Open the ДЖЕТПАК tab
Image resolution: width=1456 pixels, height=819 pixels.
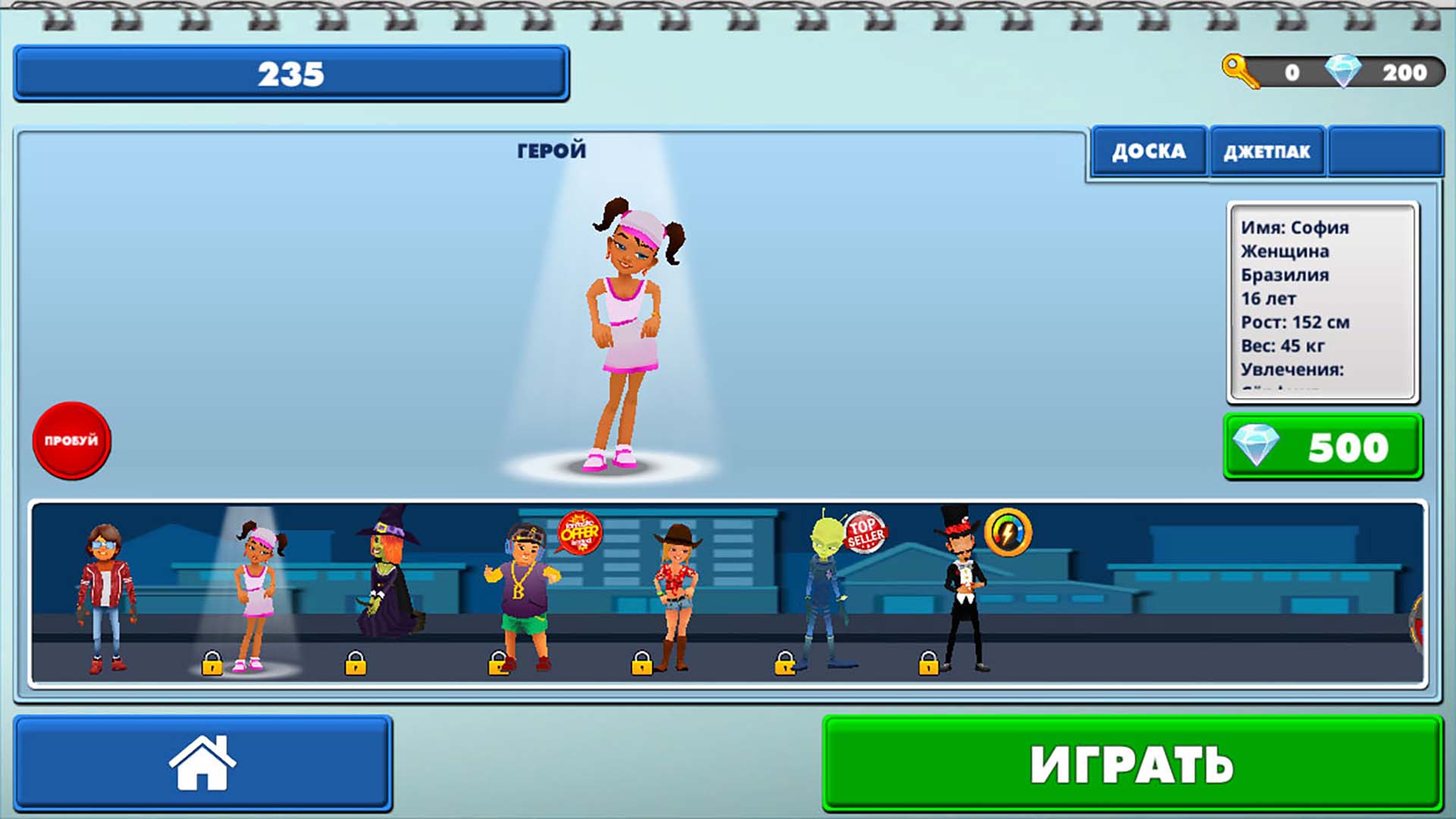point(1266,151)
